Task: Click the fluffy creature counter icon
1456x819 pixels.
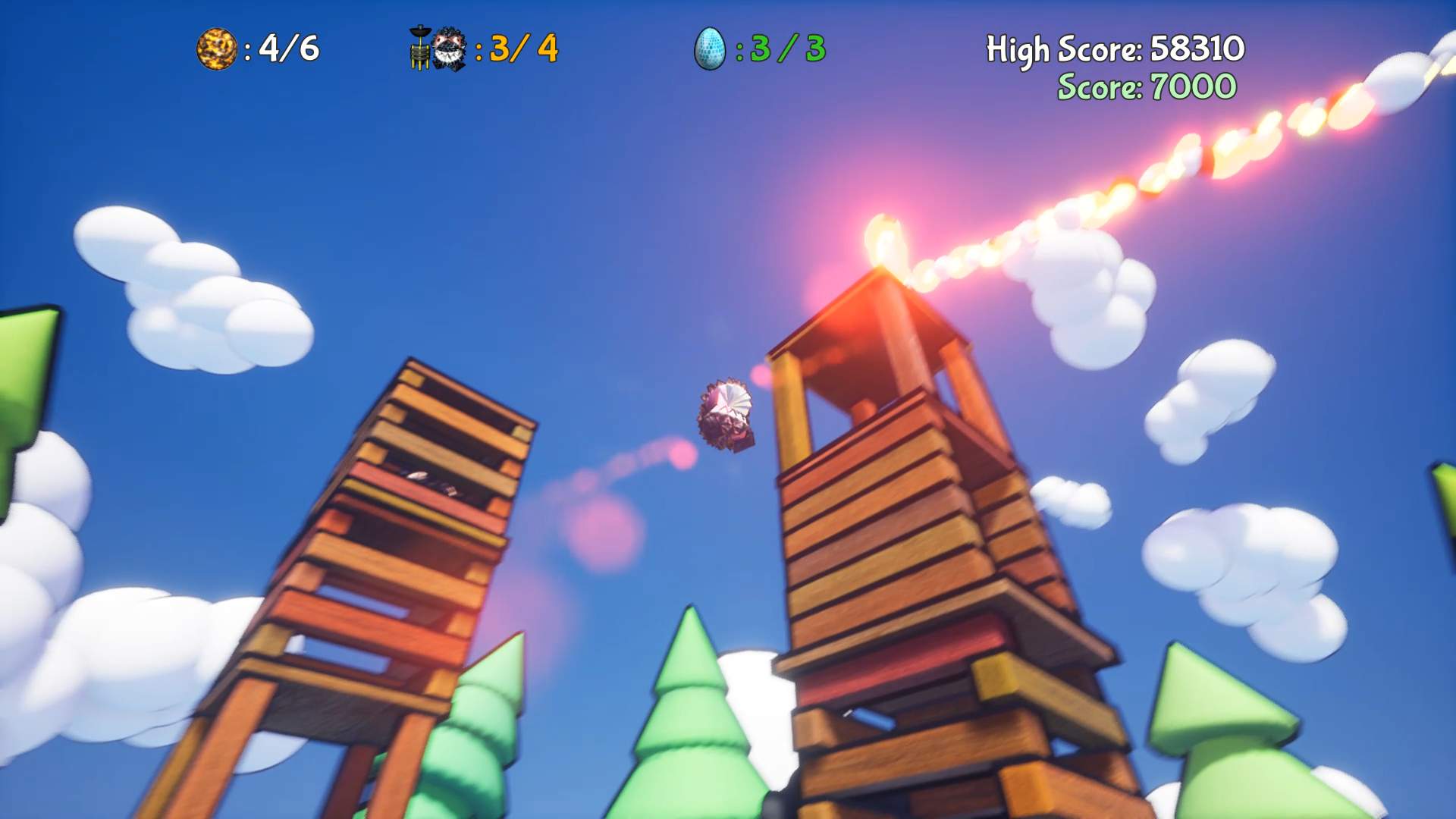Action: point(447,47)
